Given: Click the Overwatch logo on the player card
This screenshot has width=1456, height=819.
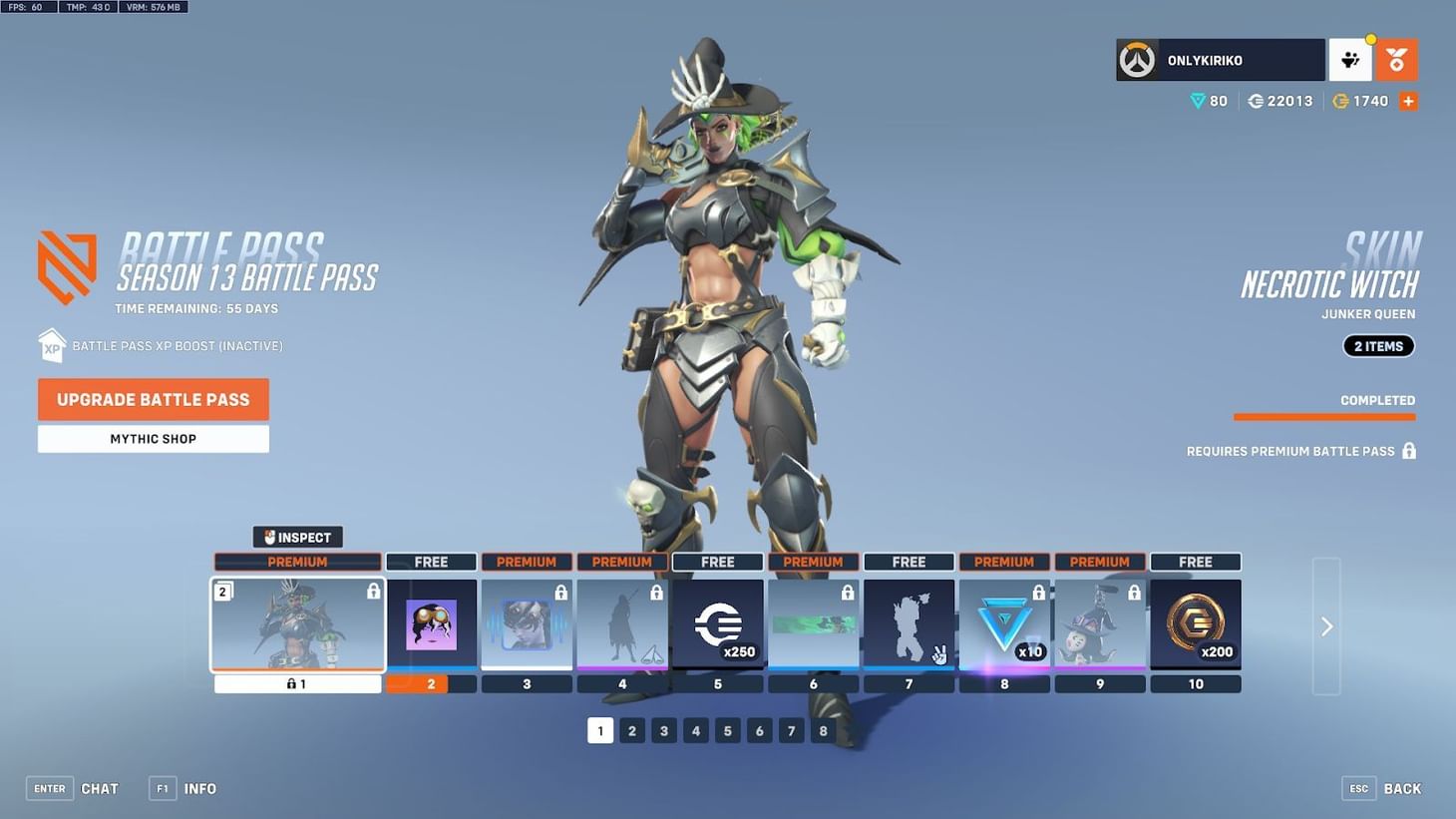Looking at the screenshot, I should [1137, 59].
